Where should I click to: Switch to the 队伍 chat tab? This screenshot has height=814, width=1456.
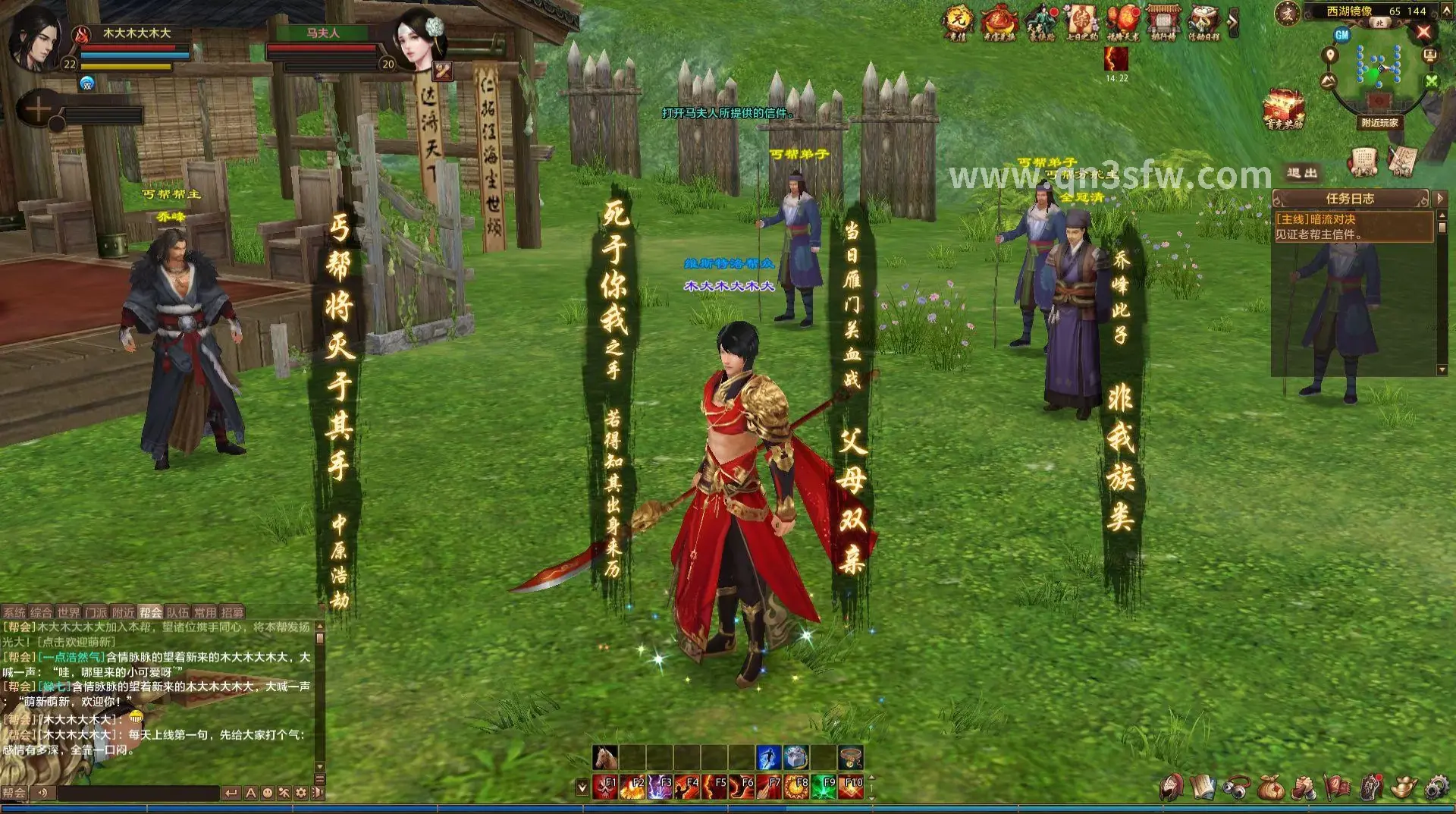coord(177,612)
